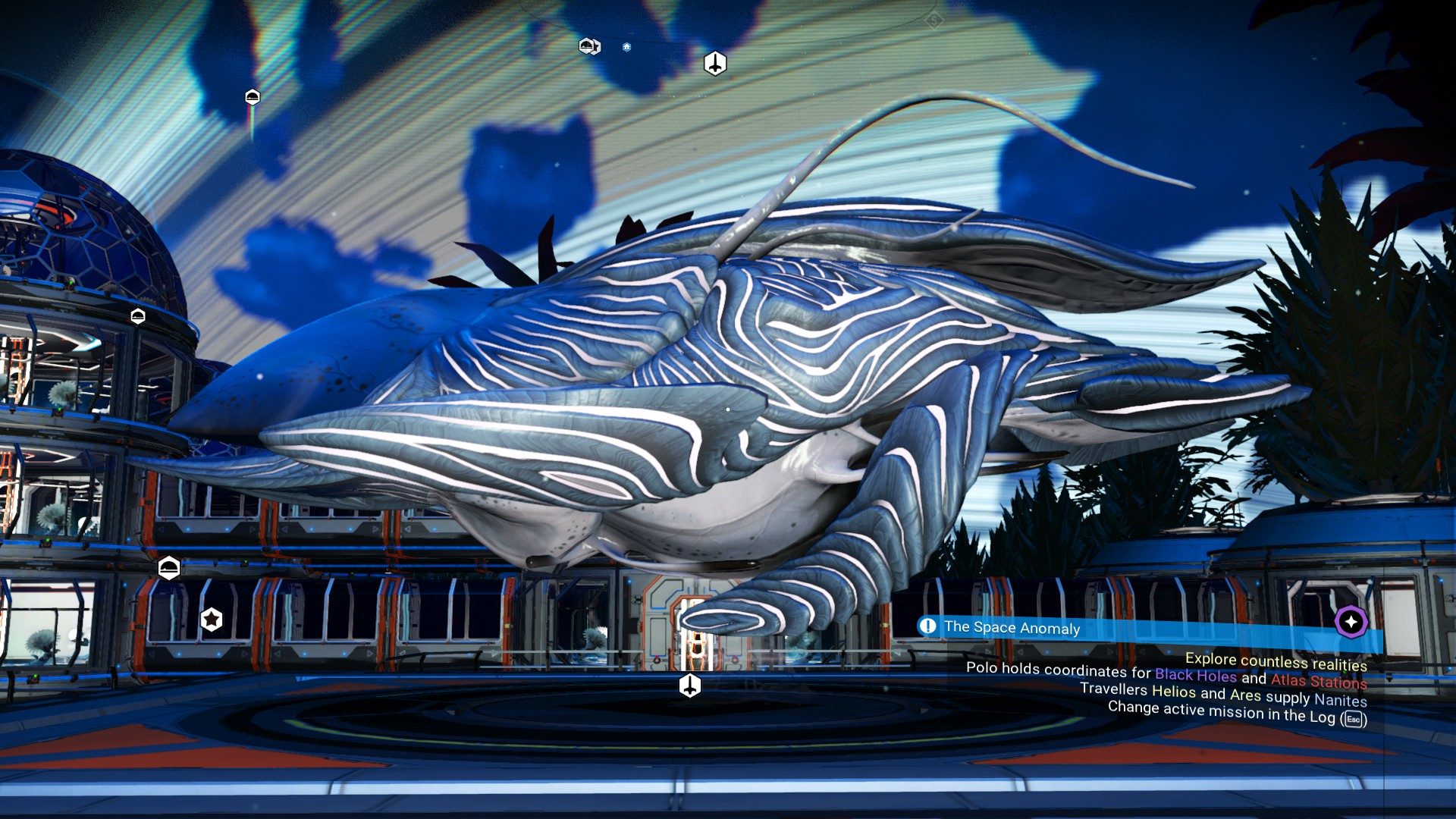Click the blue exclamation mark info icon

[x=927, y=626]
